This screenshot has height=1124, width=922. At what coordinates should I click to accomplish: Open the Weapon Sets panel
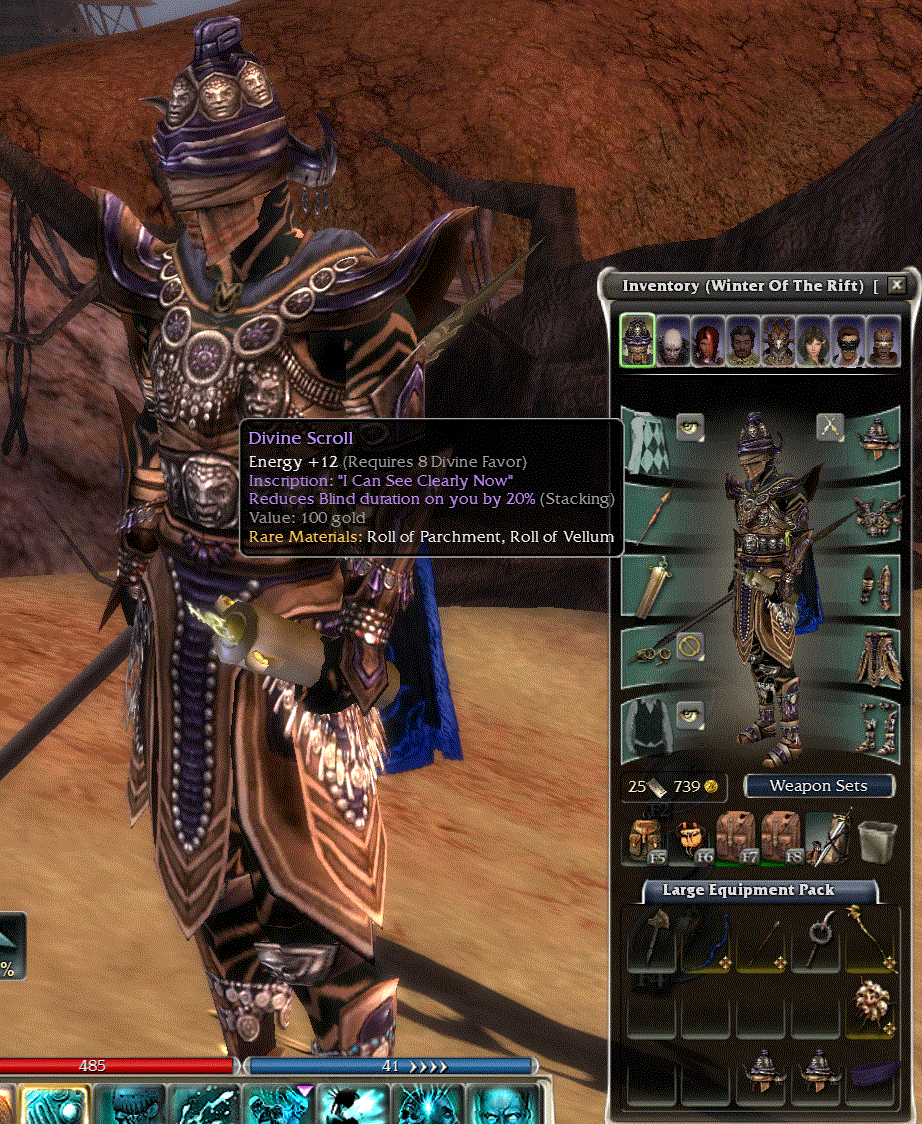coord(818,785)
